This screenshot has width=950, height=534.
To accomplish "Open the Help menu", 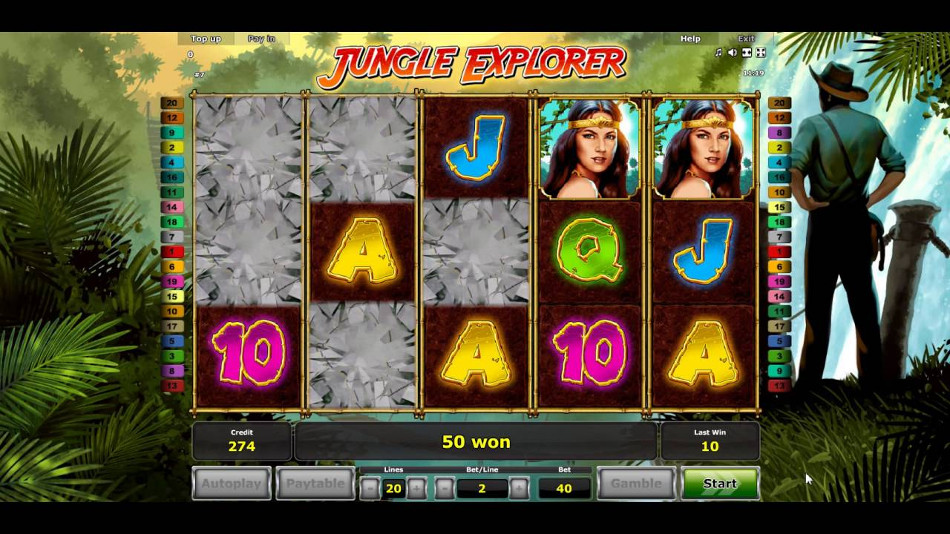I will (690, 39).
